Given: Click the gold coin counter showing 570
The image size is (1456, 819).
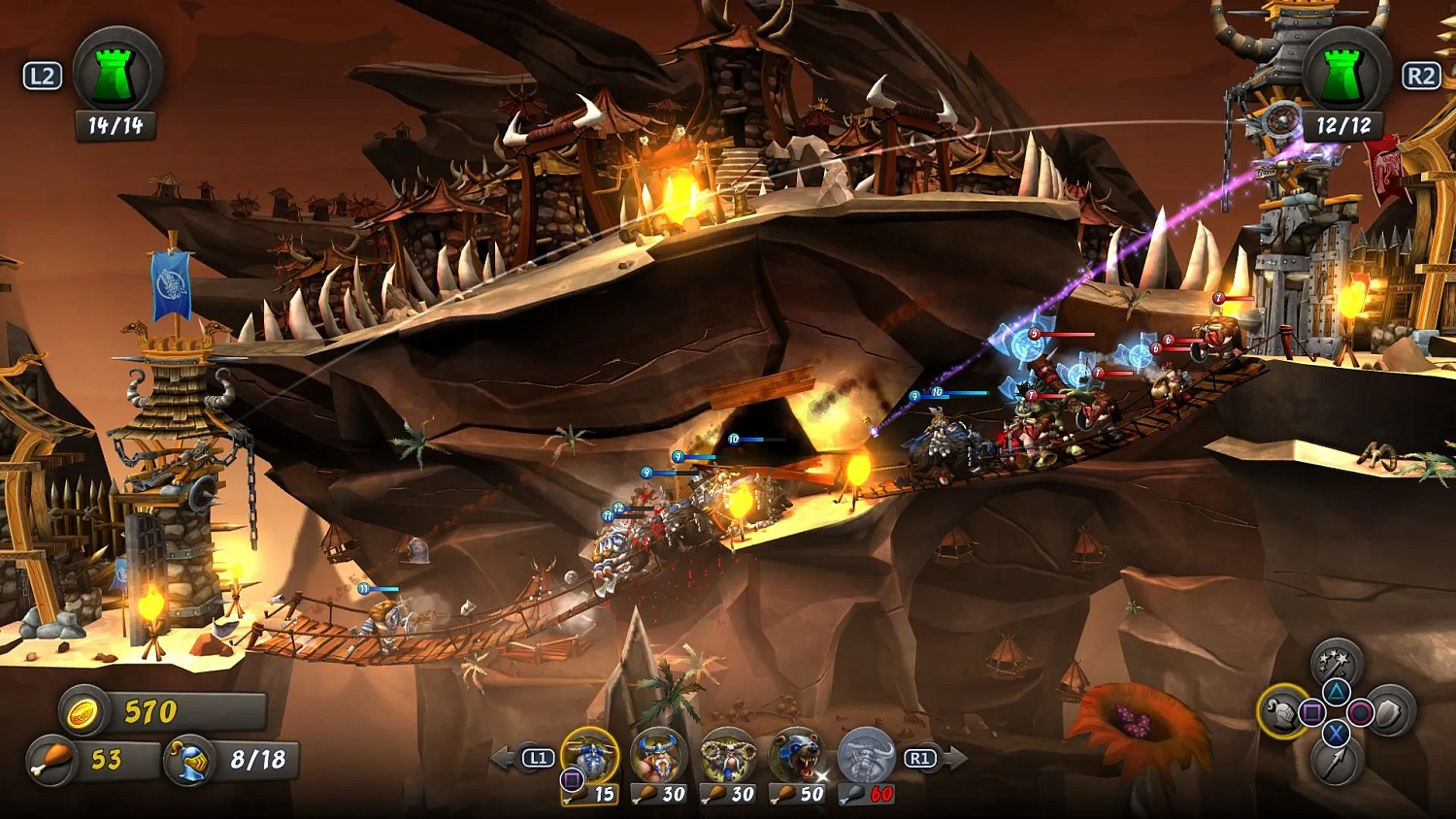Looking at the screenshot, I should [x=116, y=711].
